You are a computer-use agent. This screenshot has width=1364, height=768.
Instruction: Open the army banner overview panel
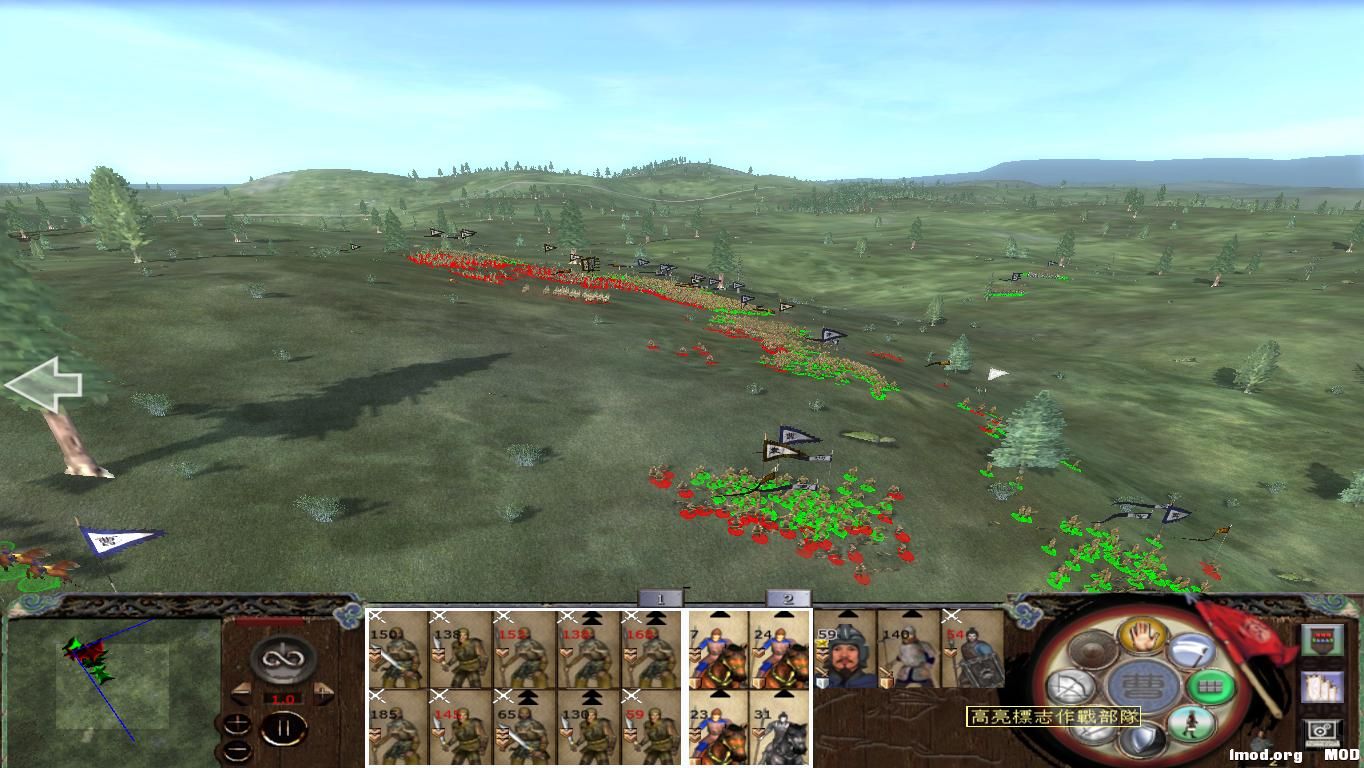1323,638
